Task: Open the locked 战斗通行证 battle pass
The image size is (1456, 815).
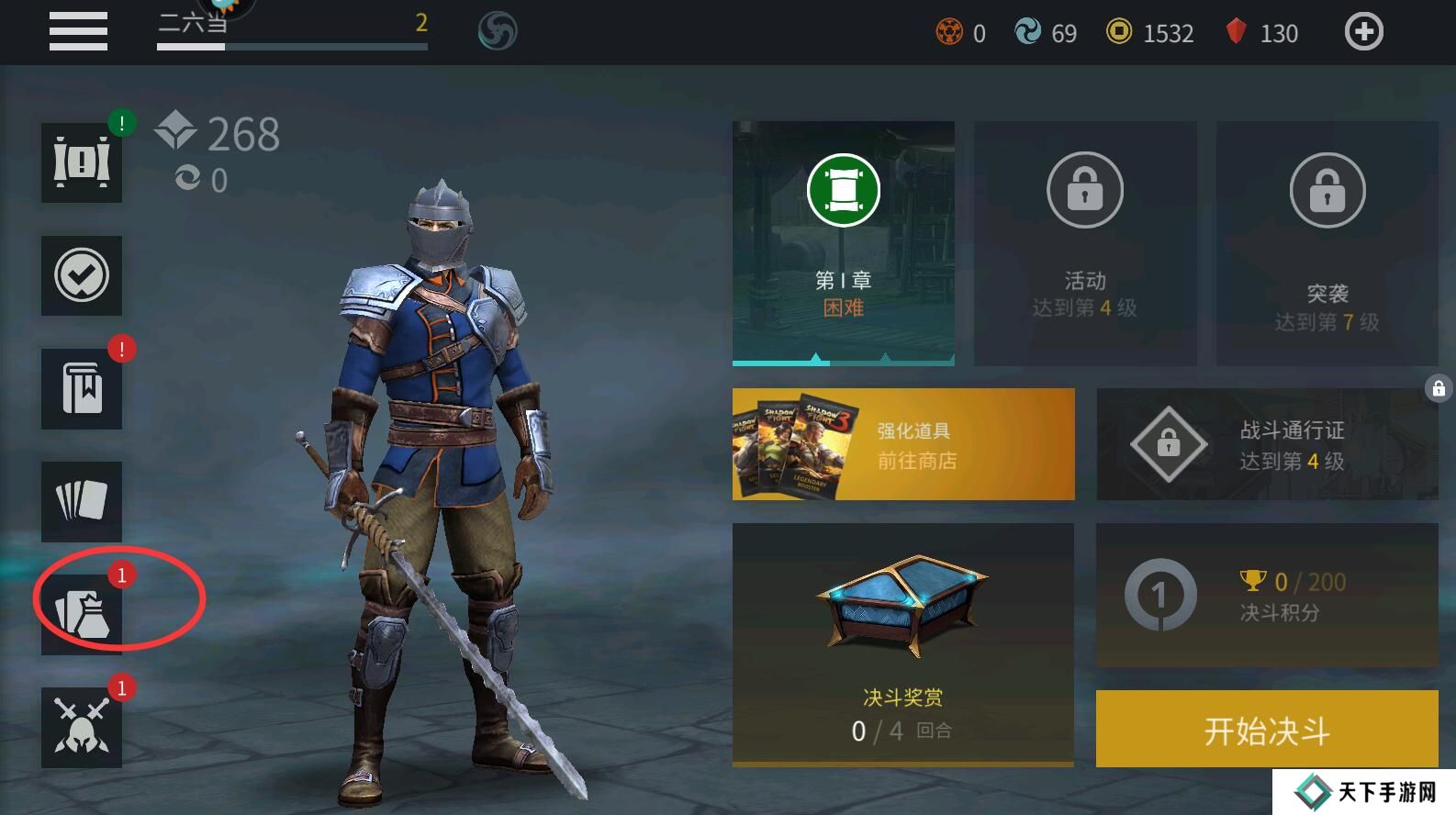Action: (1267, 444)
